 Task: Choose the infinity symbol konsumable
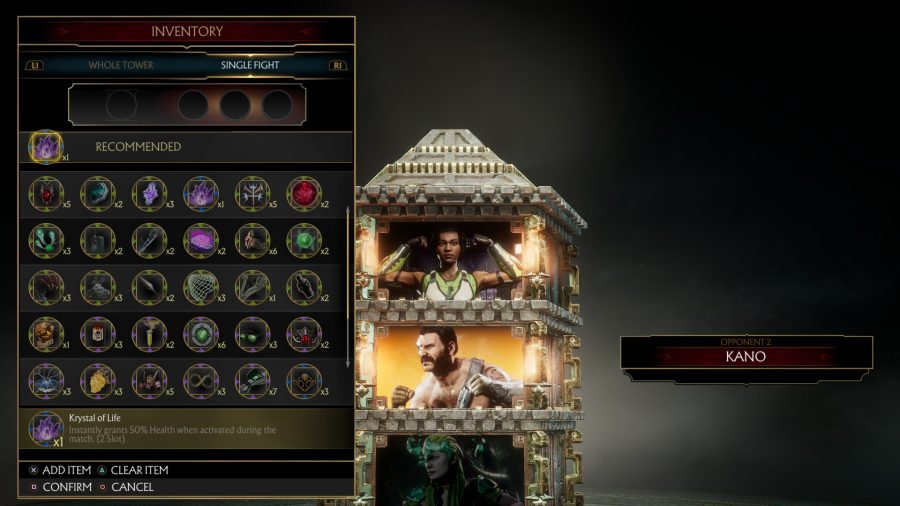coord(201,380)
